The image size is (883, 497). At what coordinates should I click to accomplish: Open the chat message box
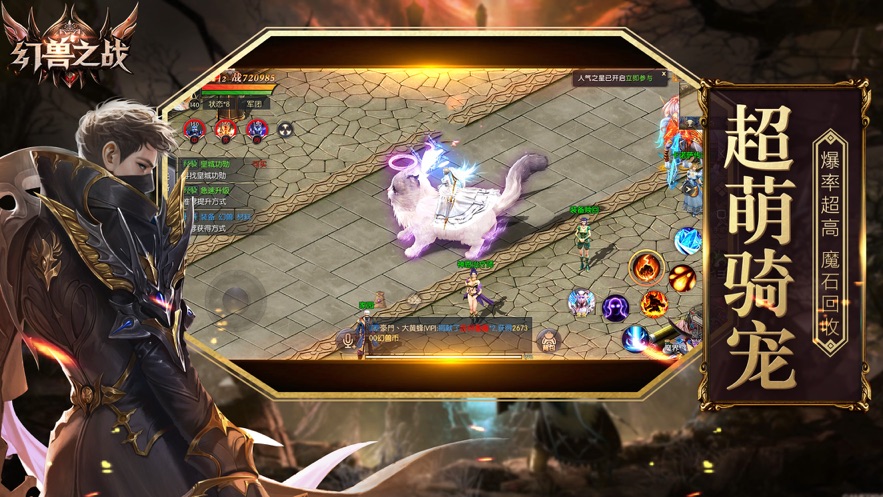tap(450, 334)
